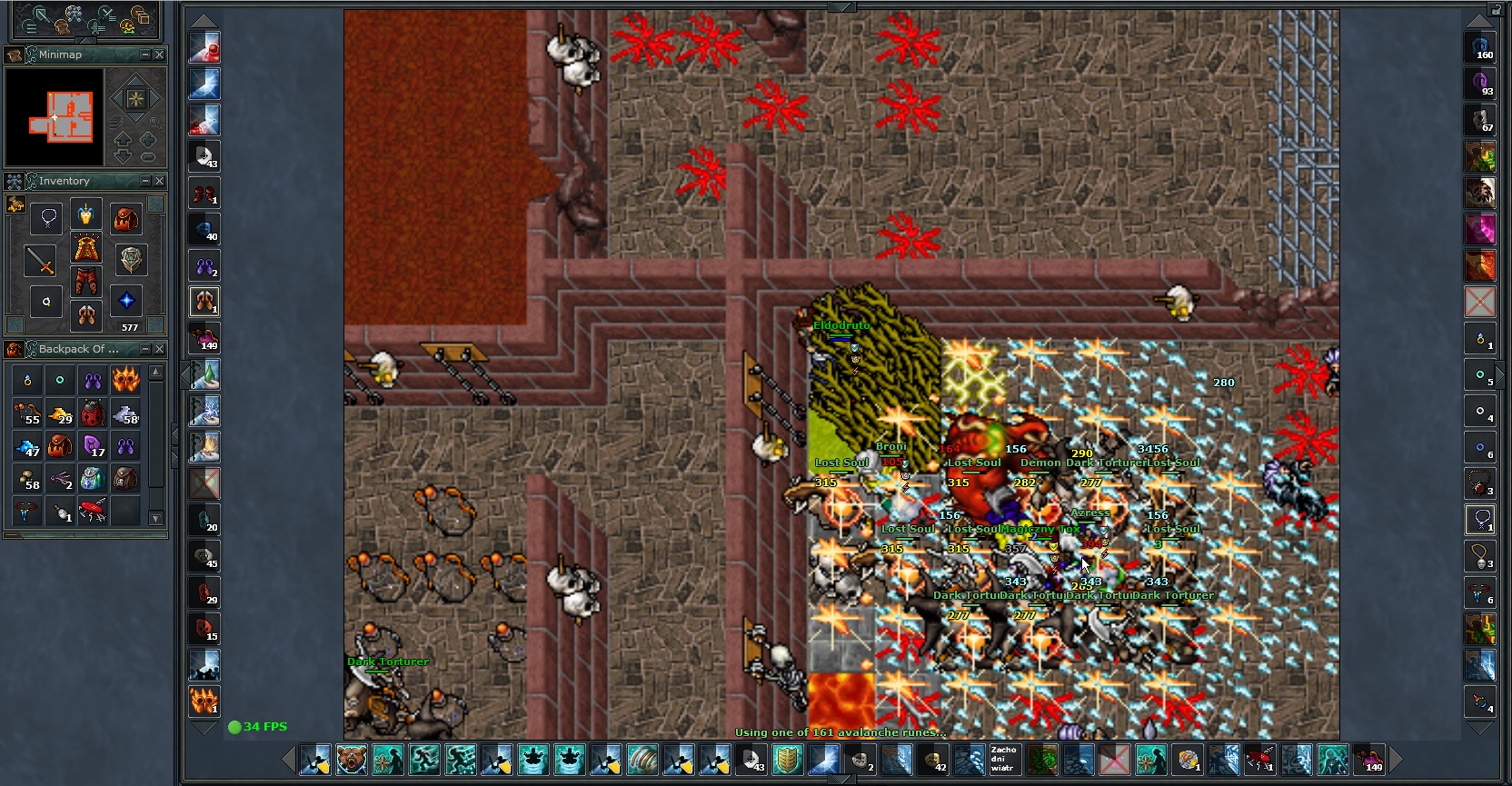
Task: Minimize the Inventory panel
Action: point(145,181)
